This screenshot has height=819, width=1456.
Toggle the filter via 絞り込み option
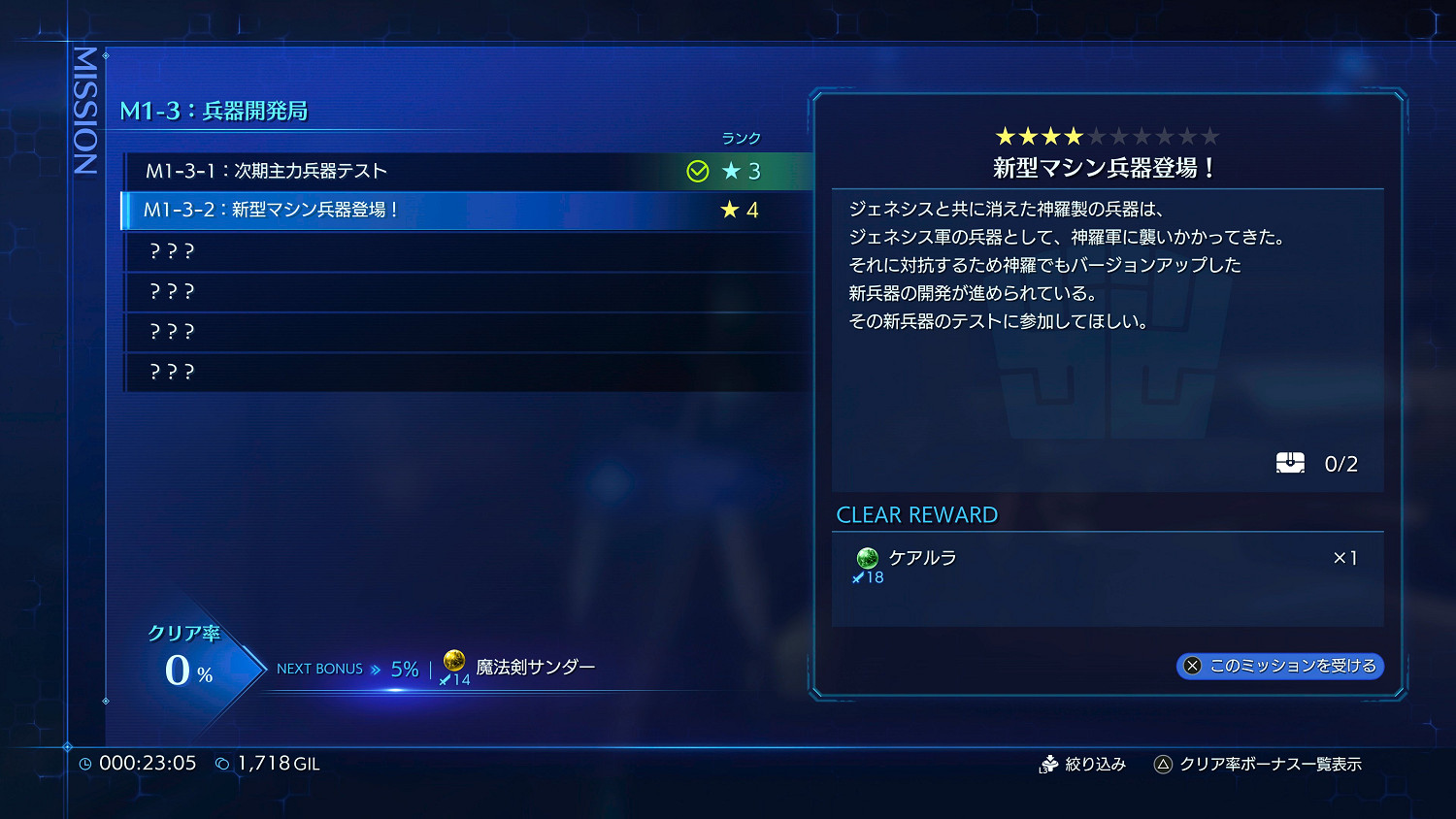point(1097,764)
